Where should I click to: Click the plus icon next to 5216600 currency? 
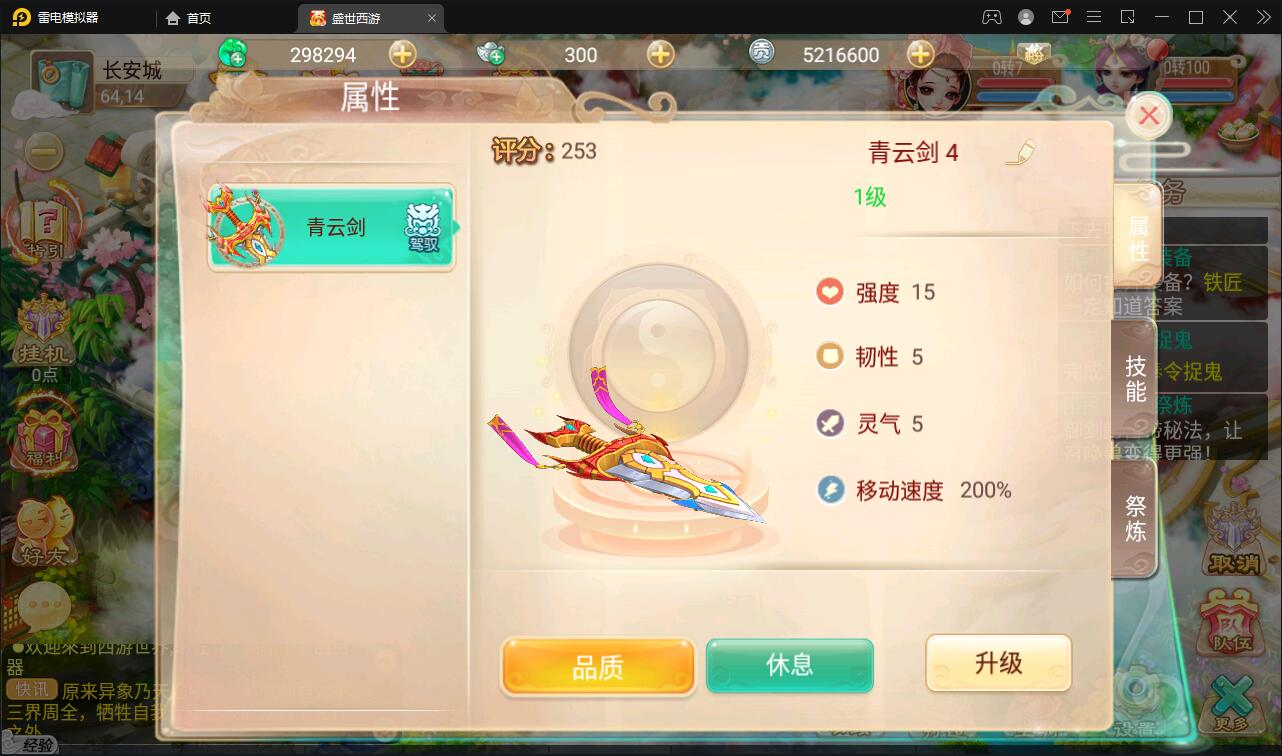[918, 55]
